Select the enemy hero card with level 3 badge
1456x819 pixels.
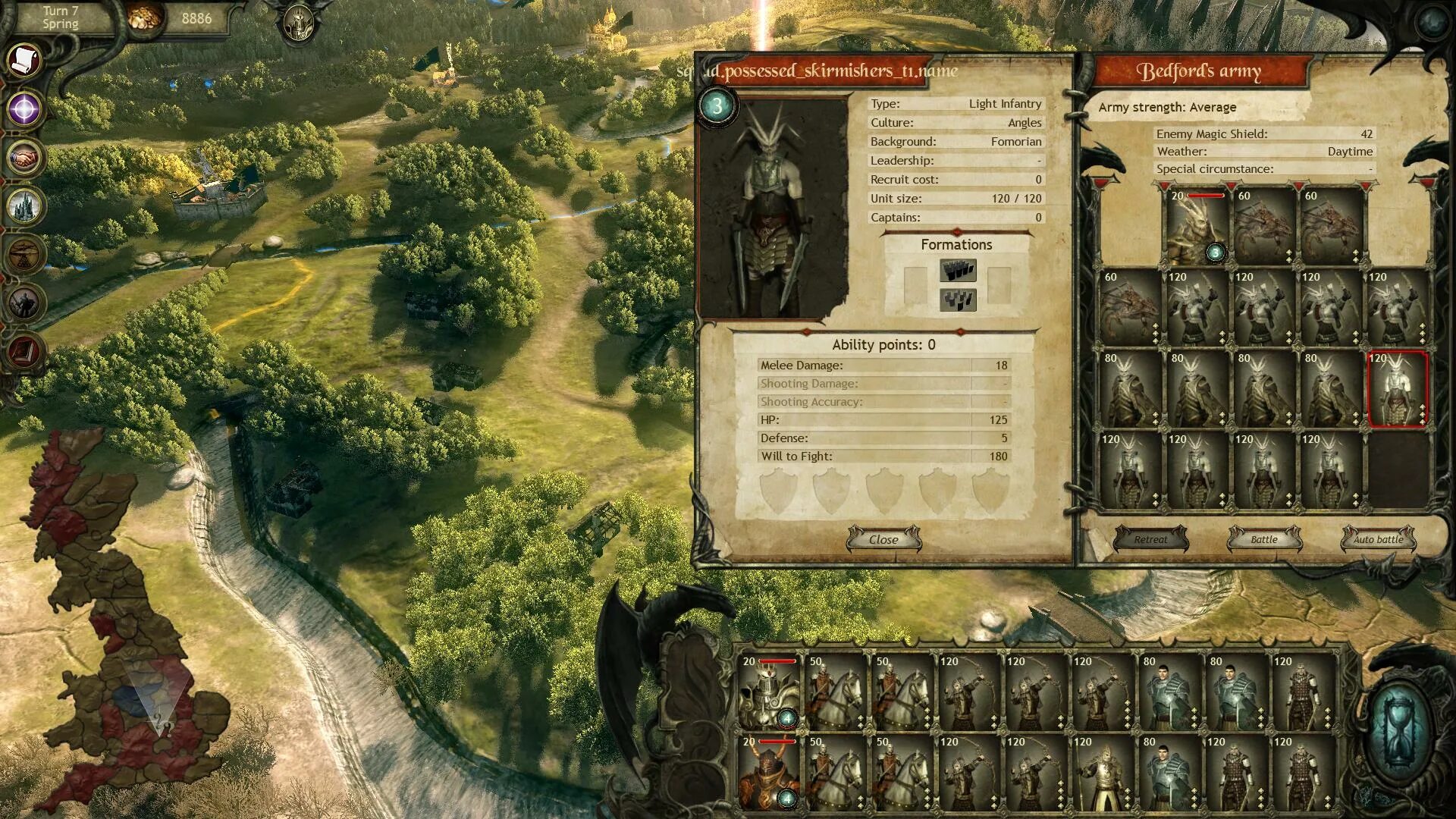click(1197, 226)
